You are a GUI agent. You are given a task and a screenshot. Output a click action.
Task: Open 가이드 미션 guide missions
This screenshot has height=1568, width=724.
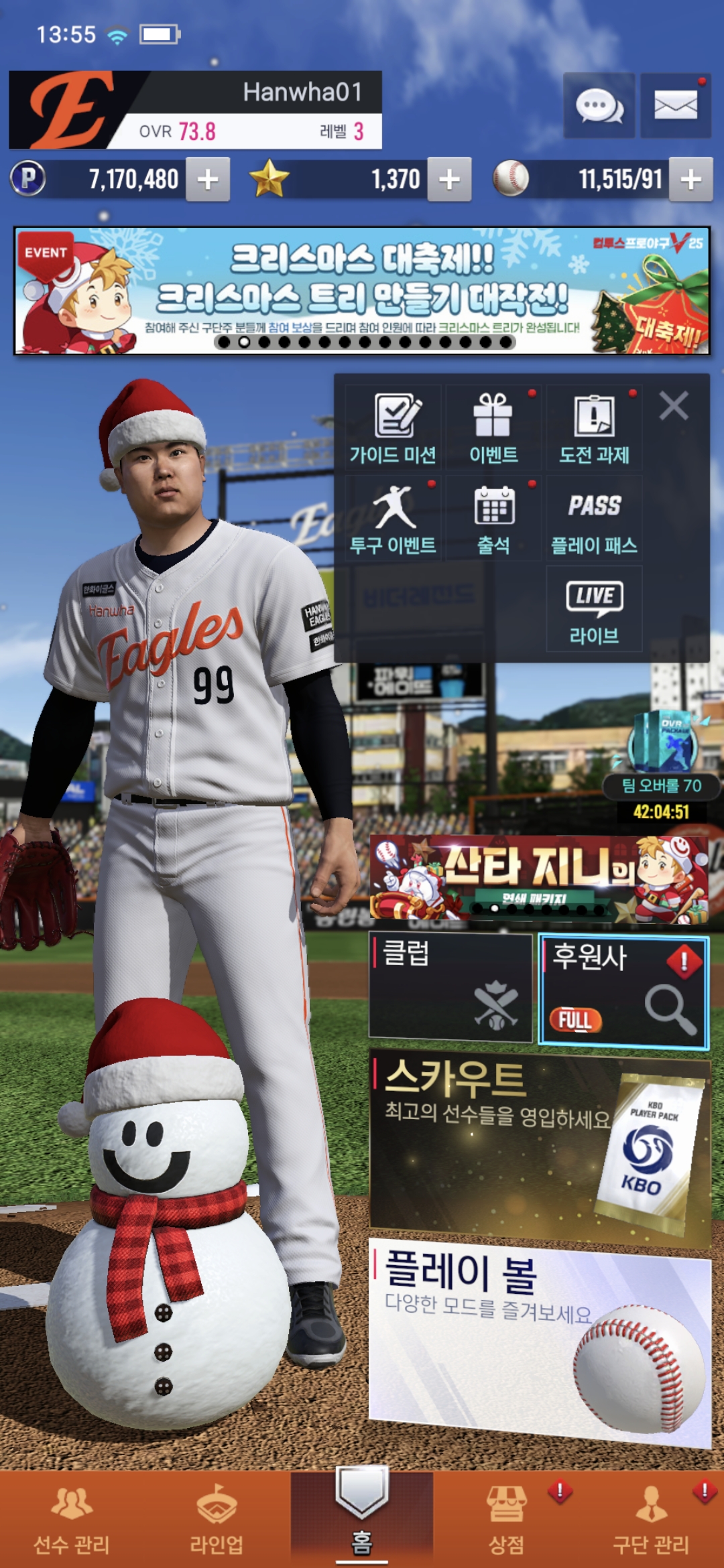(x=394, y=429)
